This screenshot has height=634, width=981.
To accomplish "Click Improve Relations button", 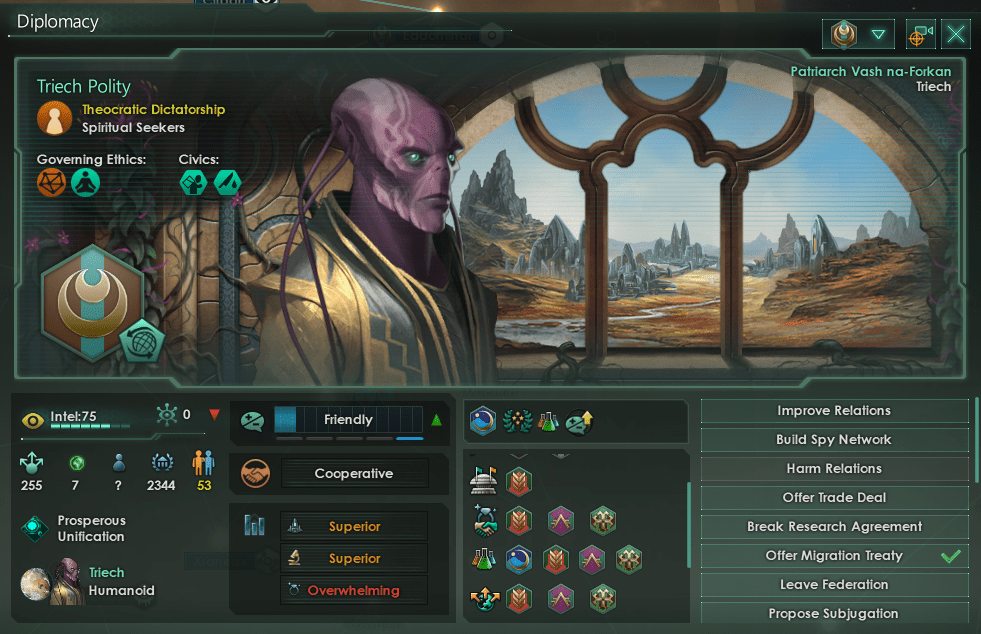I will point(834,411).
